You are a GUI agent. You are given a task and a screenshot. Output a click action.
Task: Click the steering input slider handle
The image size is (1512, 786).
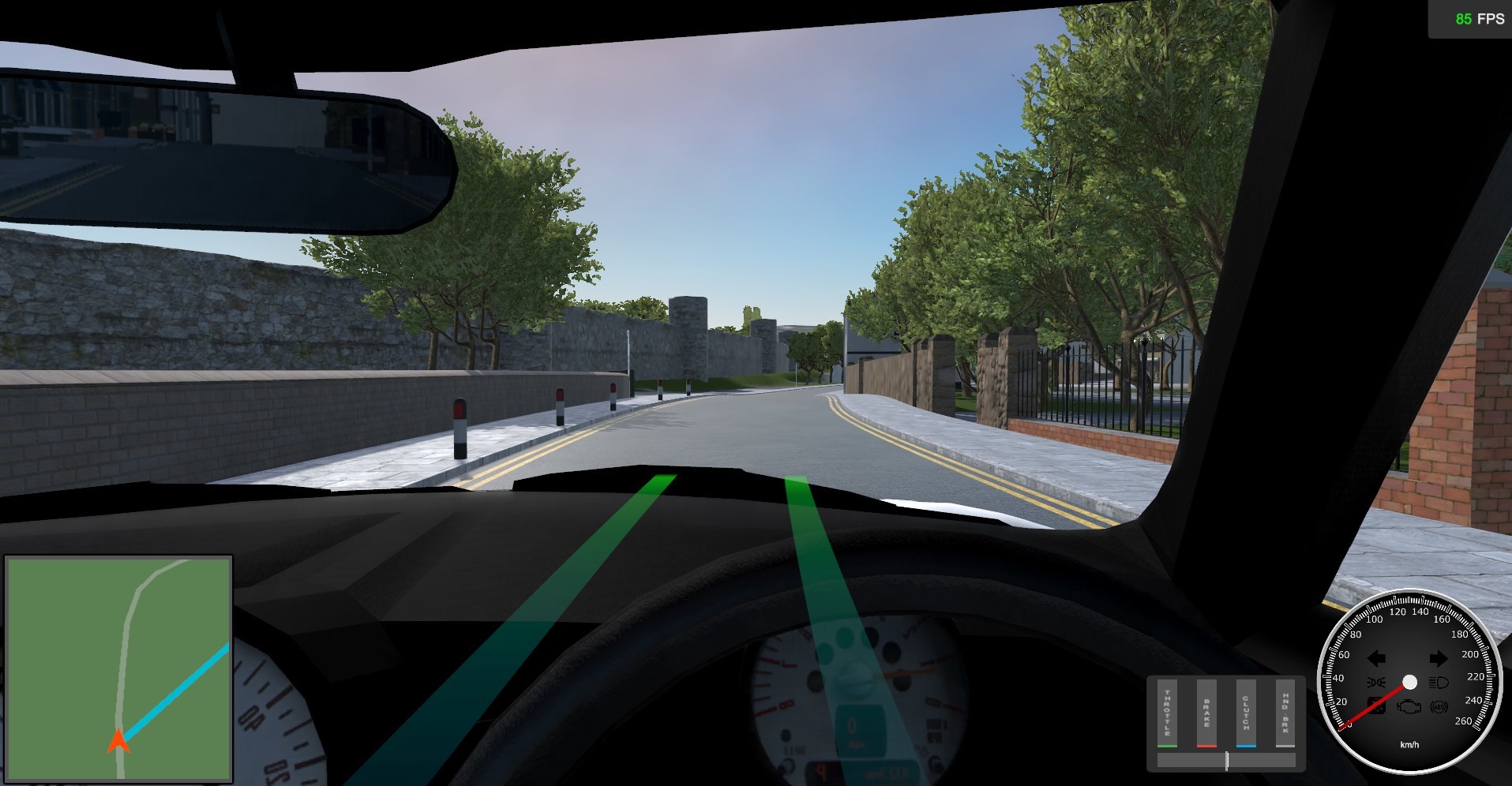coord(1227,762)
